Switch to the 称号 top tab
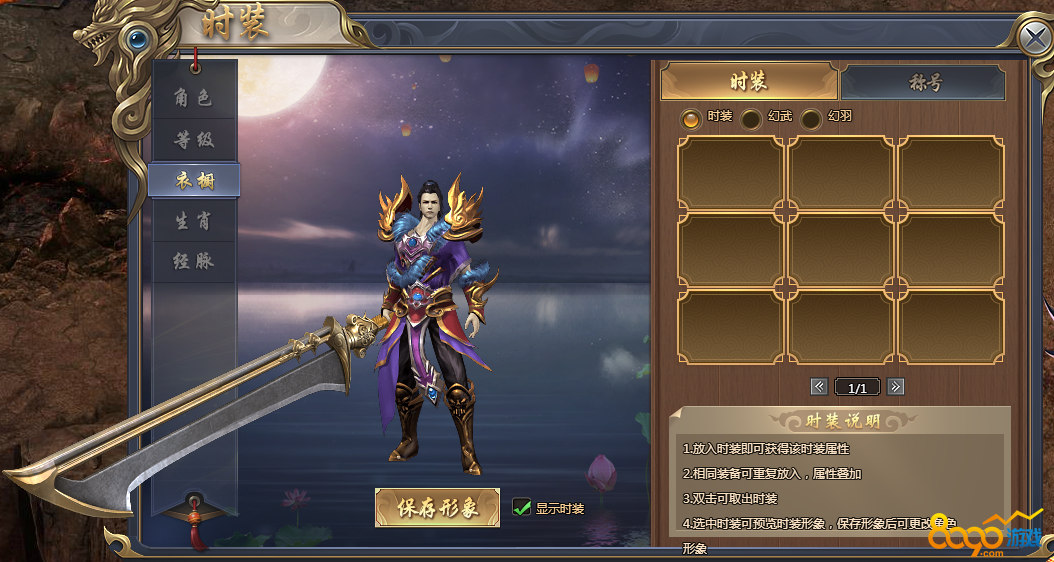 pyautogui.click(x=923, y=83)
